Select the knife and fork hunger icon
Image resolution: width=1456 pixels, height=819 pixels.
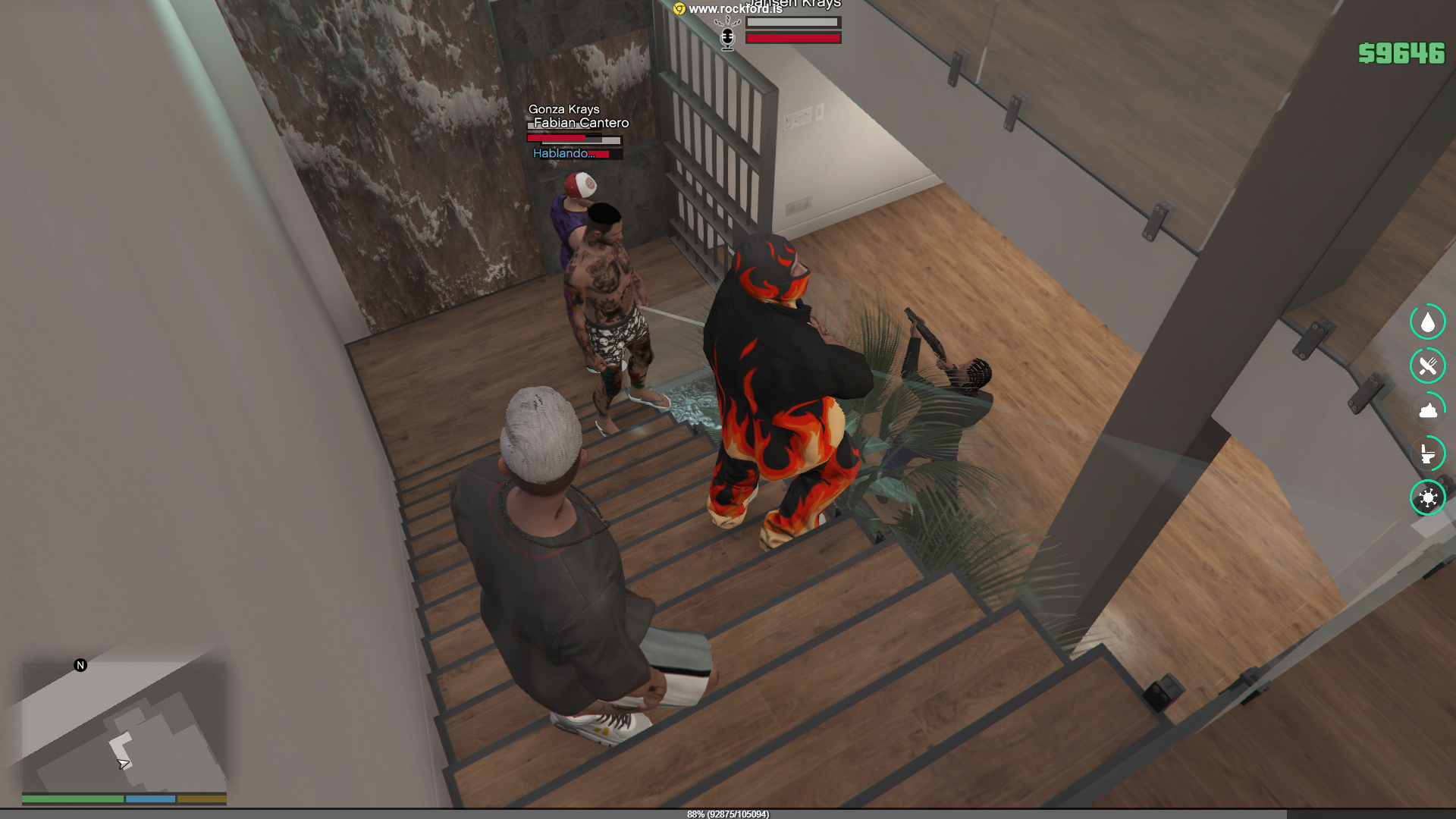point(1427,366)
